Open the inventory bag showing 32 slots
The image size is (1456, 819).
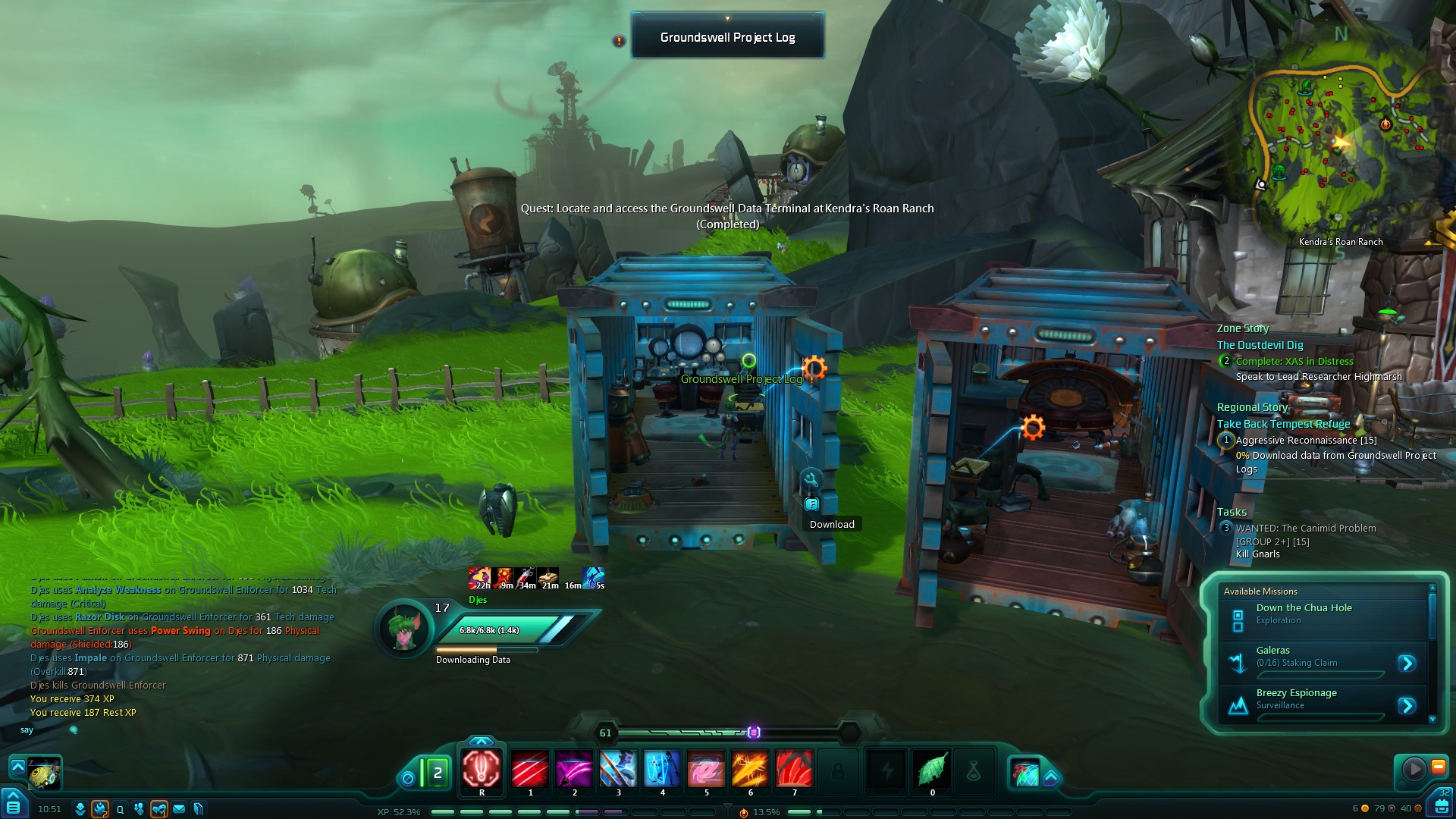[x=1442, y=805]
